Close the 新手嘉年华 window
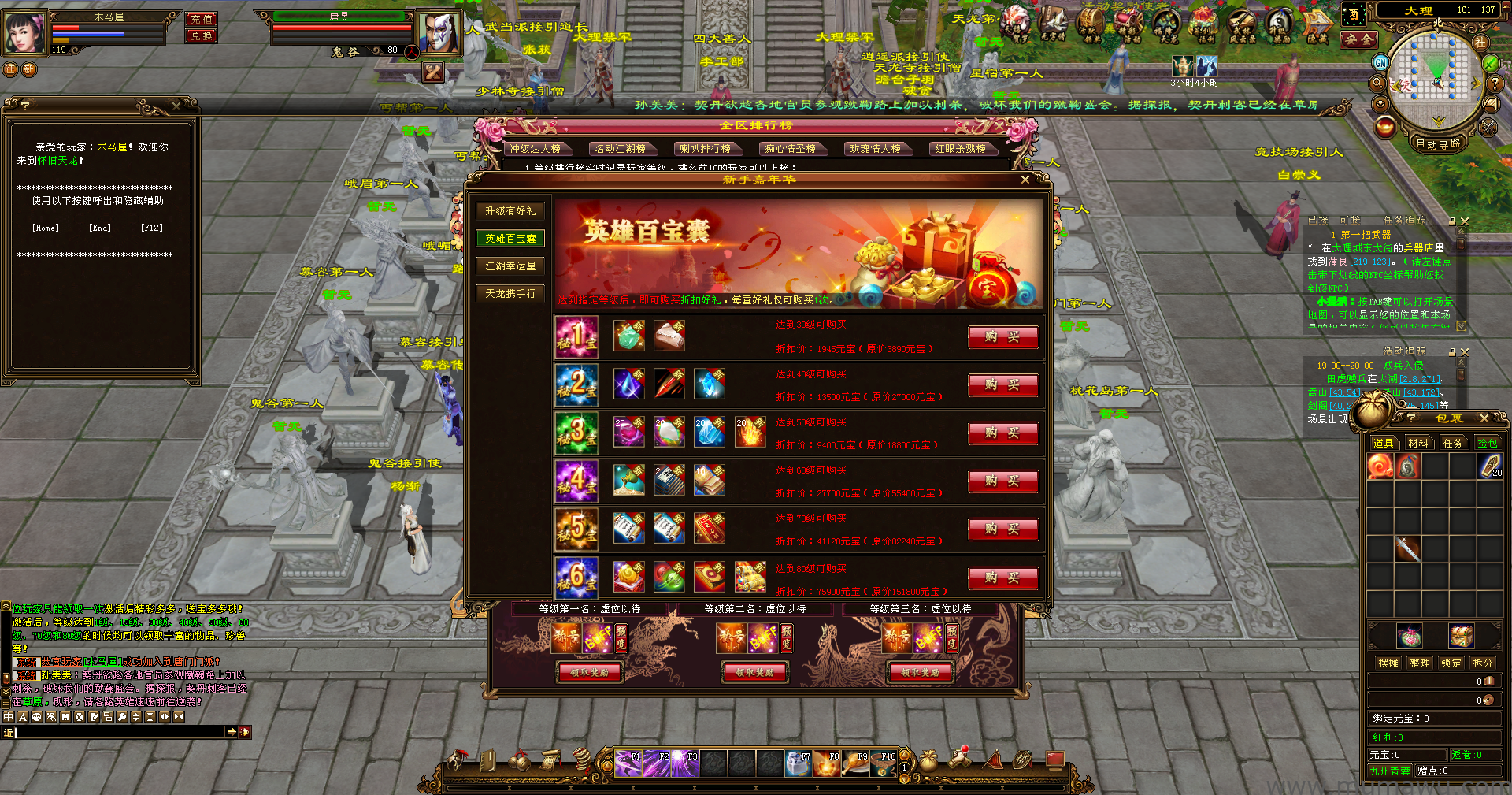Screen dimensions: 1512x795 pyautogui.click(x=1025, y=180)
